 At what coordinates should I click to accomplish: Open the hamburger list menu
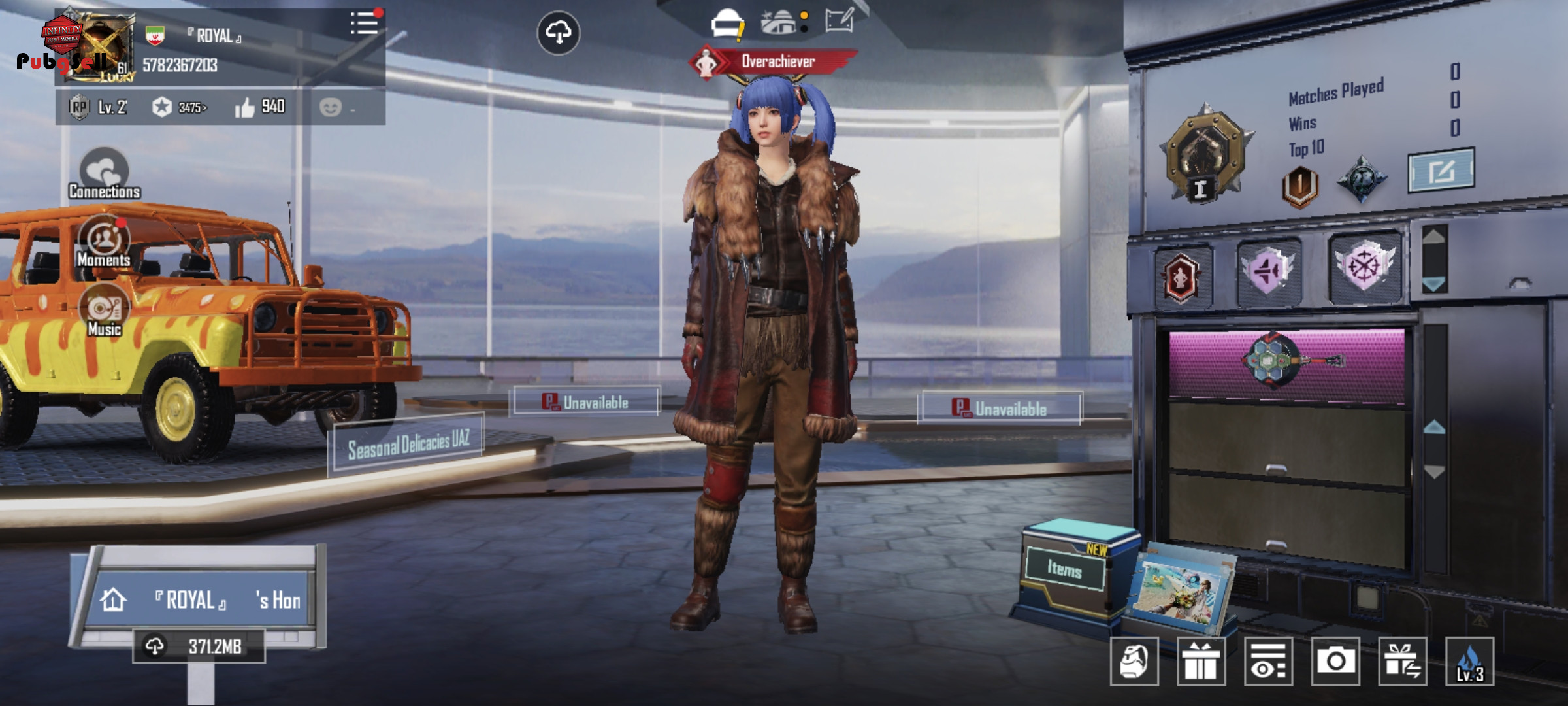click(364, 24)
